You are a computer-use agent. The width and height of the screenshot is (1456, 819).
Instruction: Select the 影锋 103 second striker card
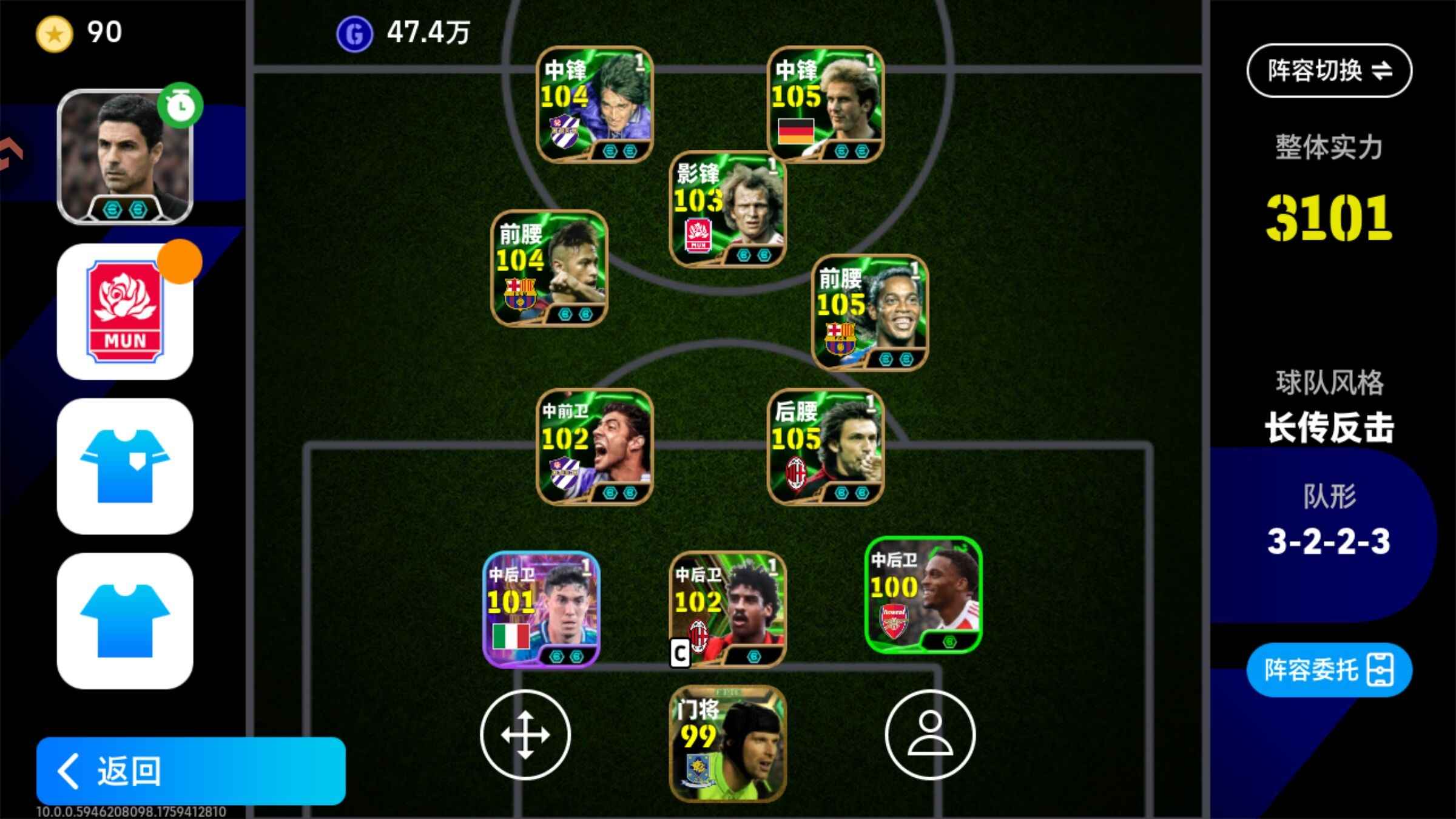(728, 209)
